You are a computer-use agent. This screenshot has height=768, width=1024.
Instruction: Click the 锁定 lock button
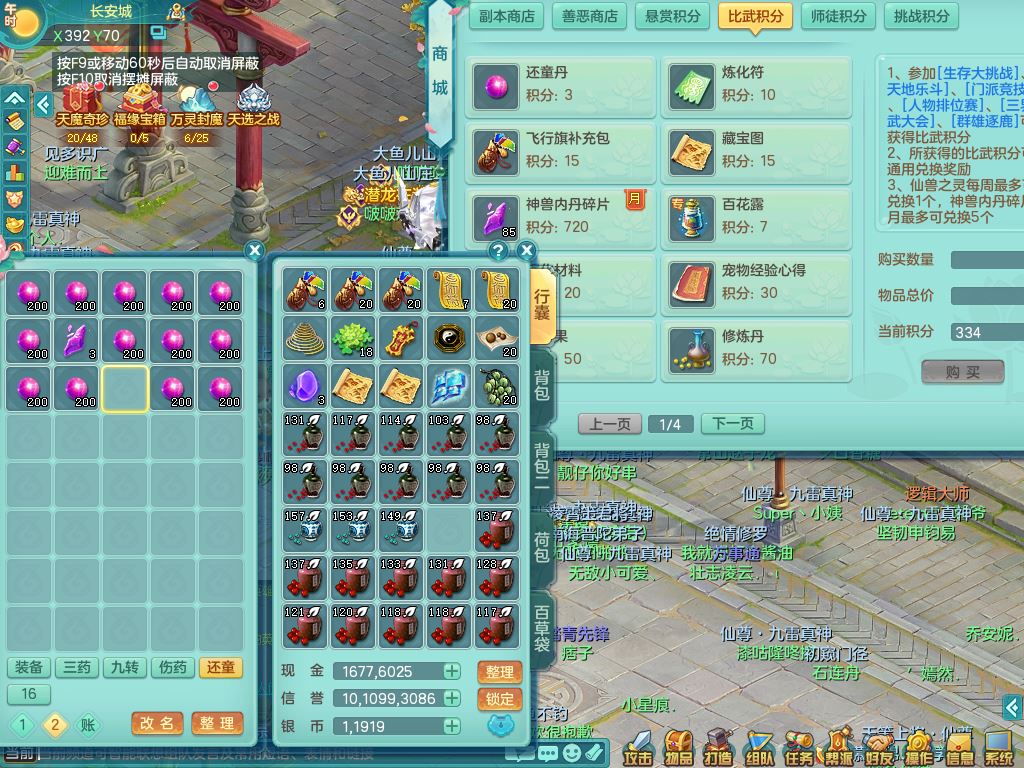tap(500, 699)
